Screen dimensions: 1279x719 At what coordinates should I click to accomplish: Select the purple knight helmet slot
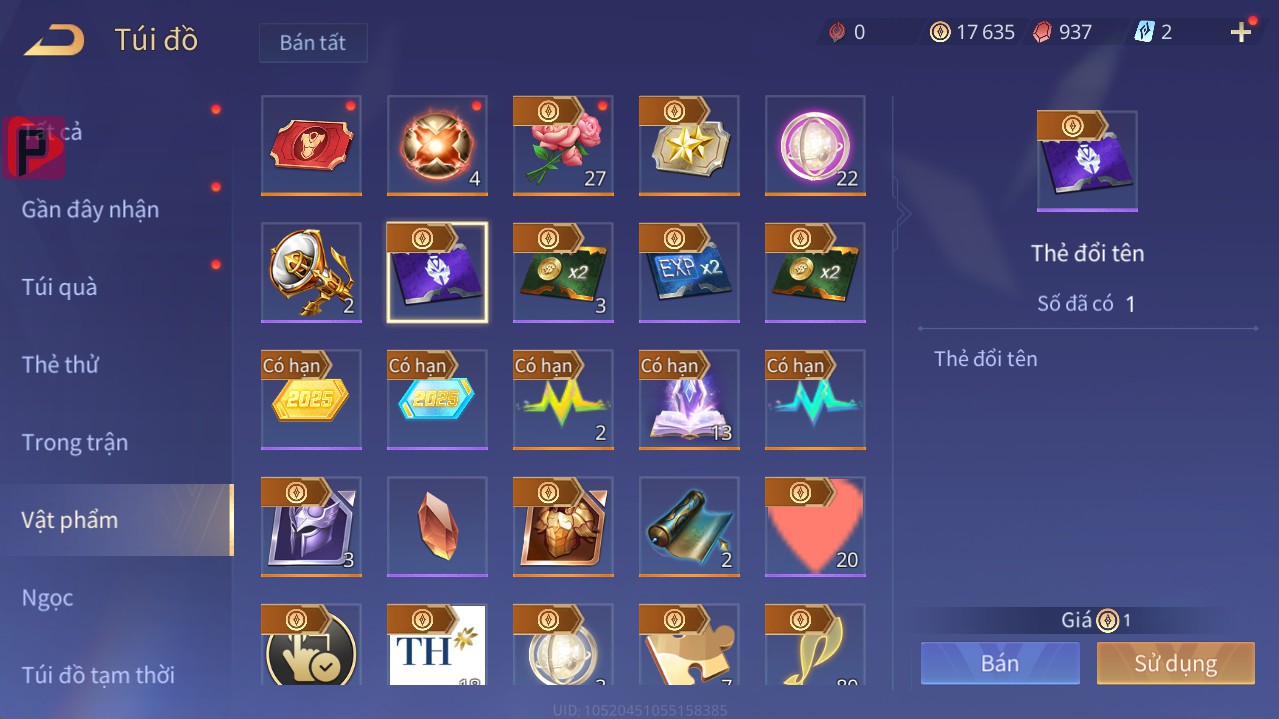click(311, 526)
